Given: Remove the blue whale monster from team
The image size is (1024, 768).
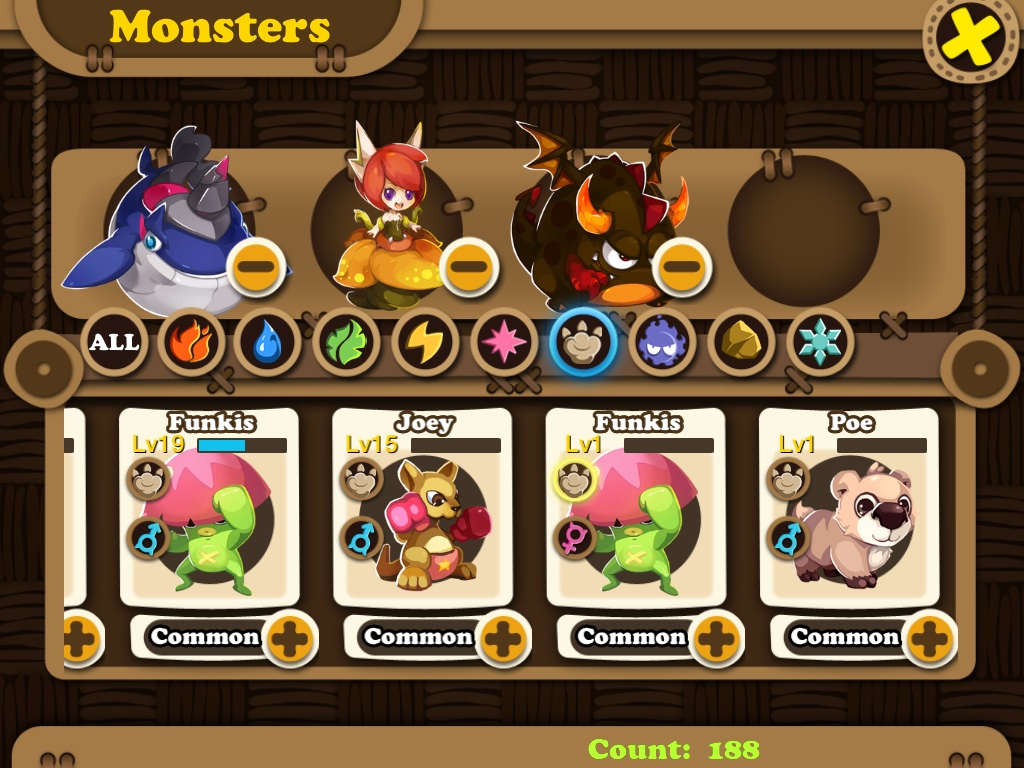Looking at the screenshot, I should coord(256,267).
